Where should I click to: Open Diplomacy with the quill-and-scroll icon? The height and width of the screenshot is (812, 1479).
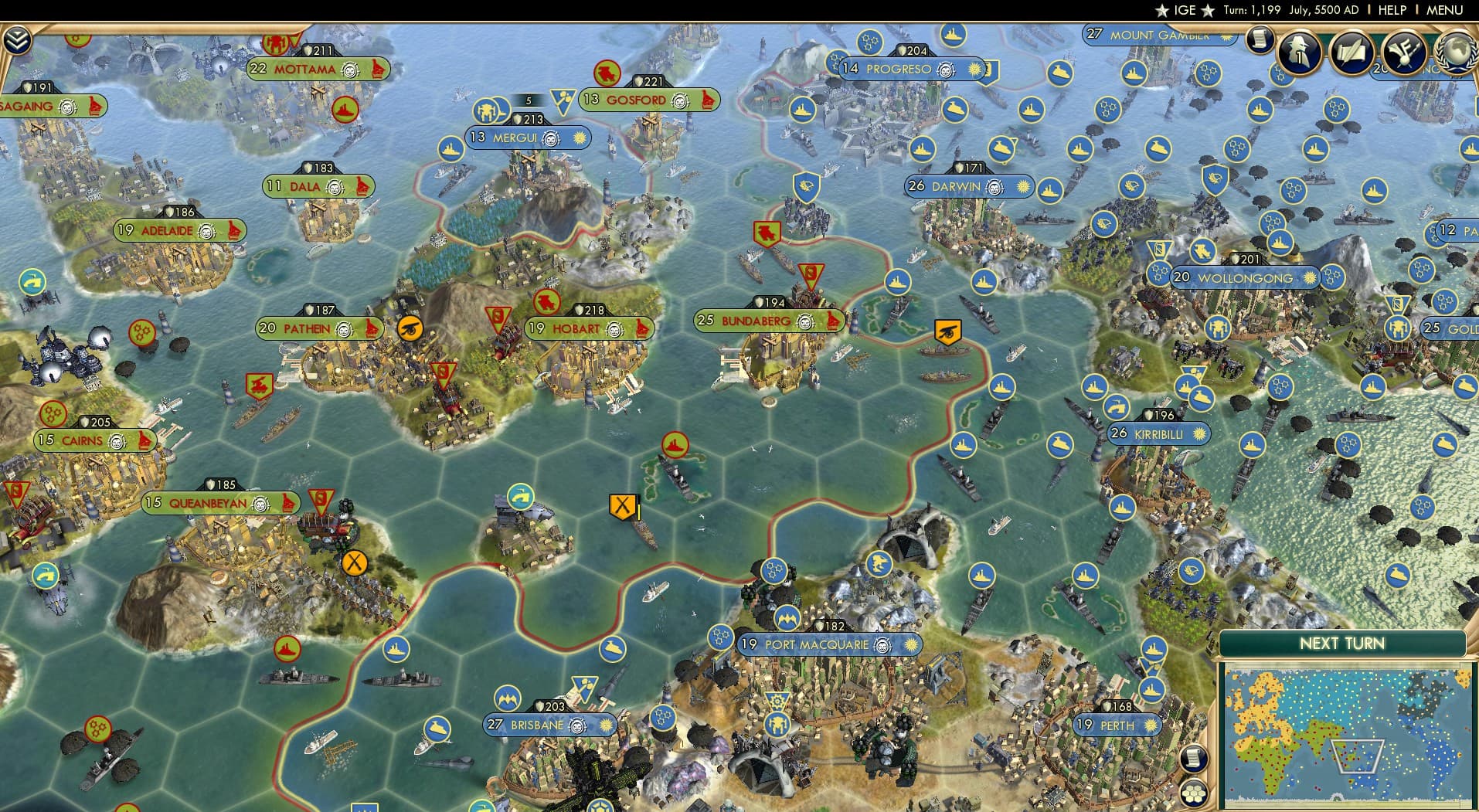point(1352,51)
